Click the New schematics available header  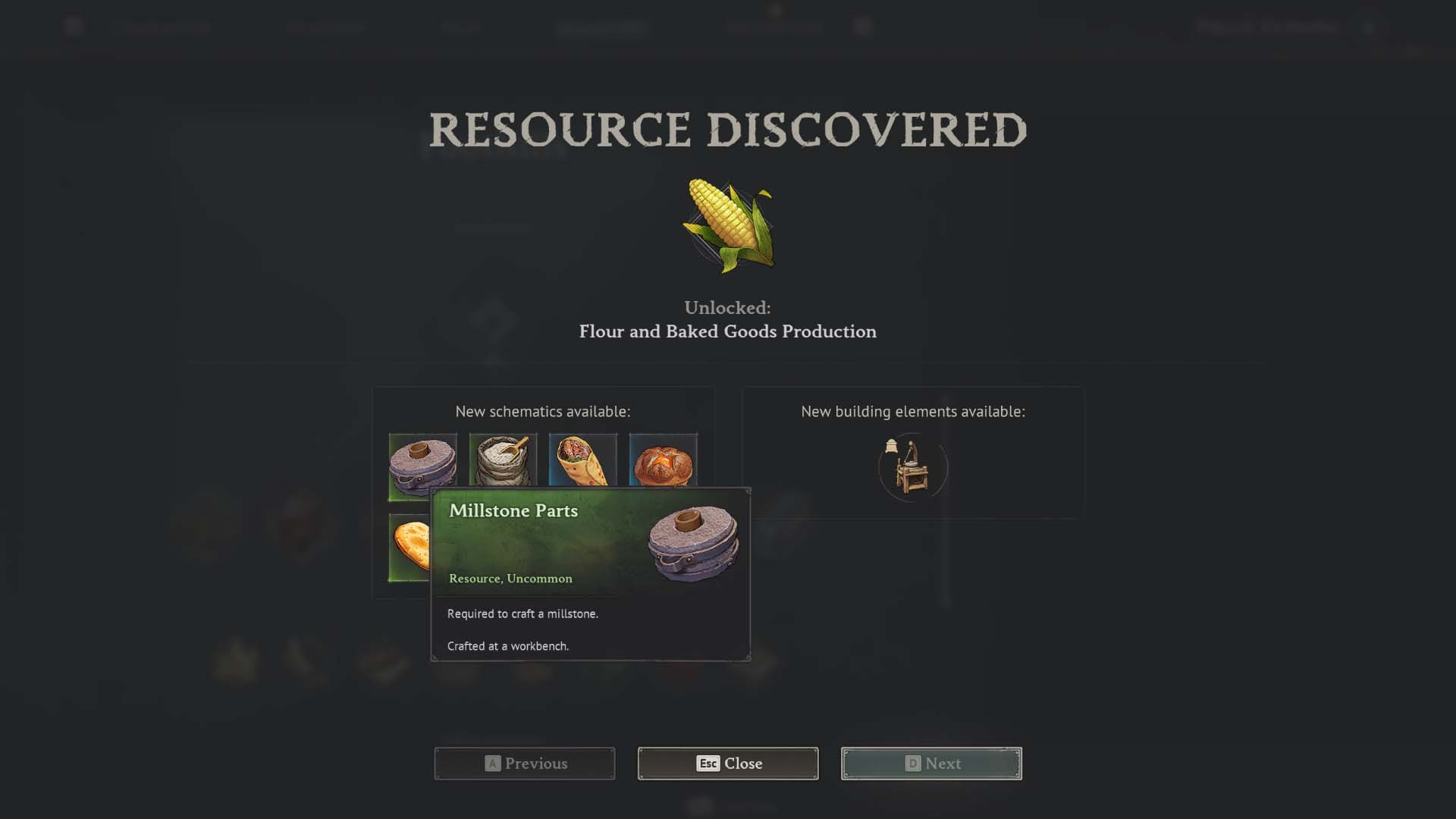(541, 412)
